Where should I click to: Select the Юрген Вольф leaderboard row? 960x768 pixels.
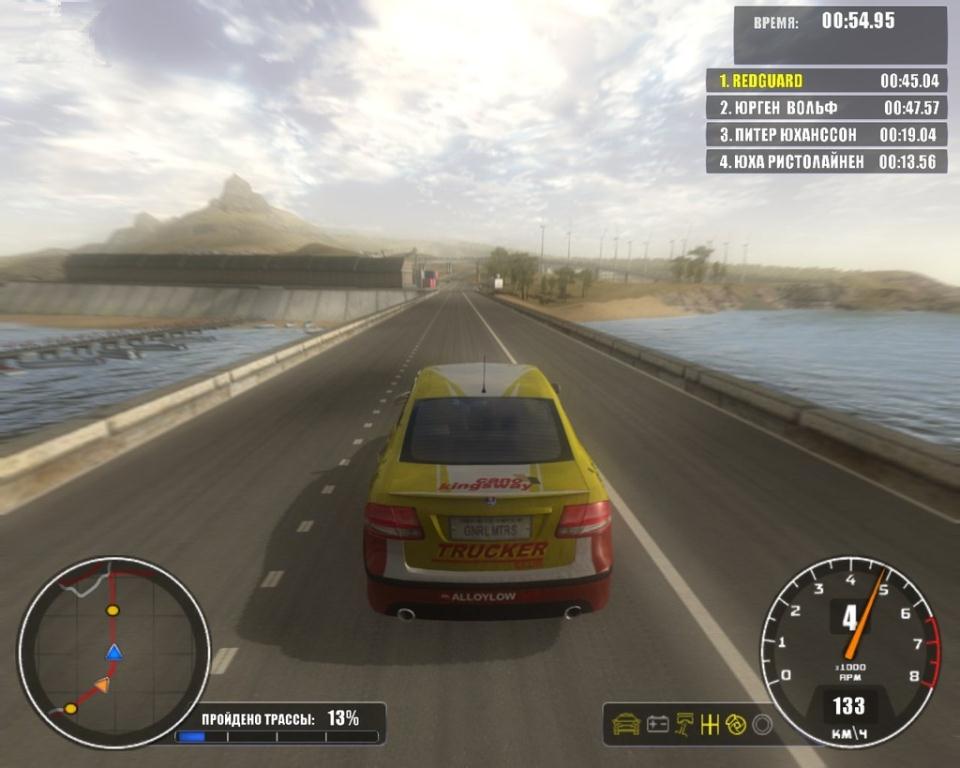click(826, 107)
